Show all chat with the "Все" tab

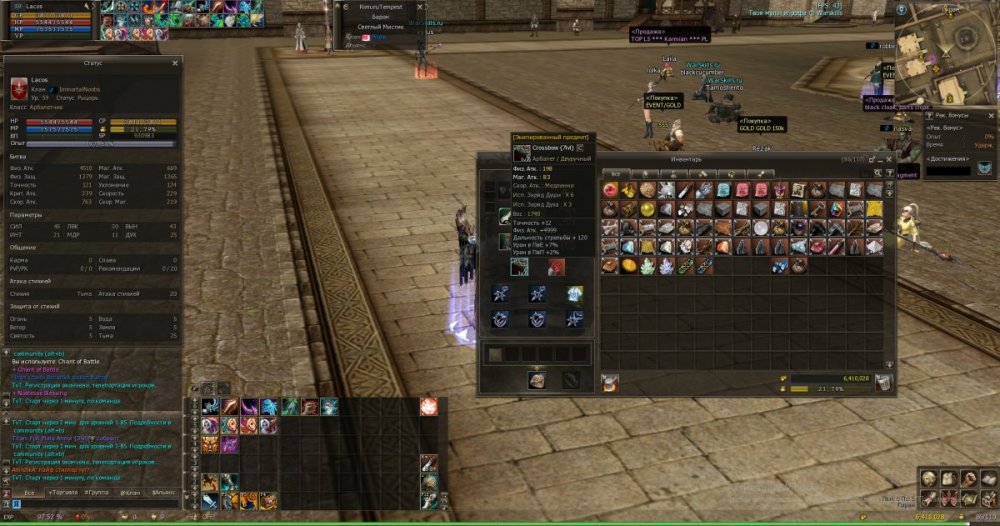[30, 493]
